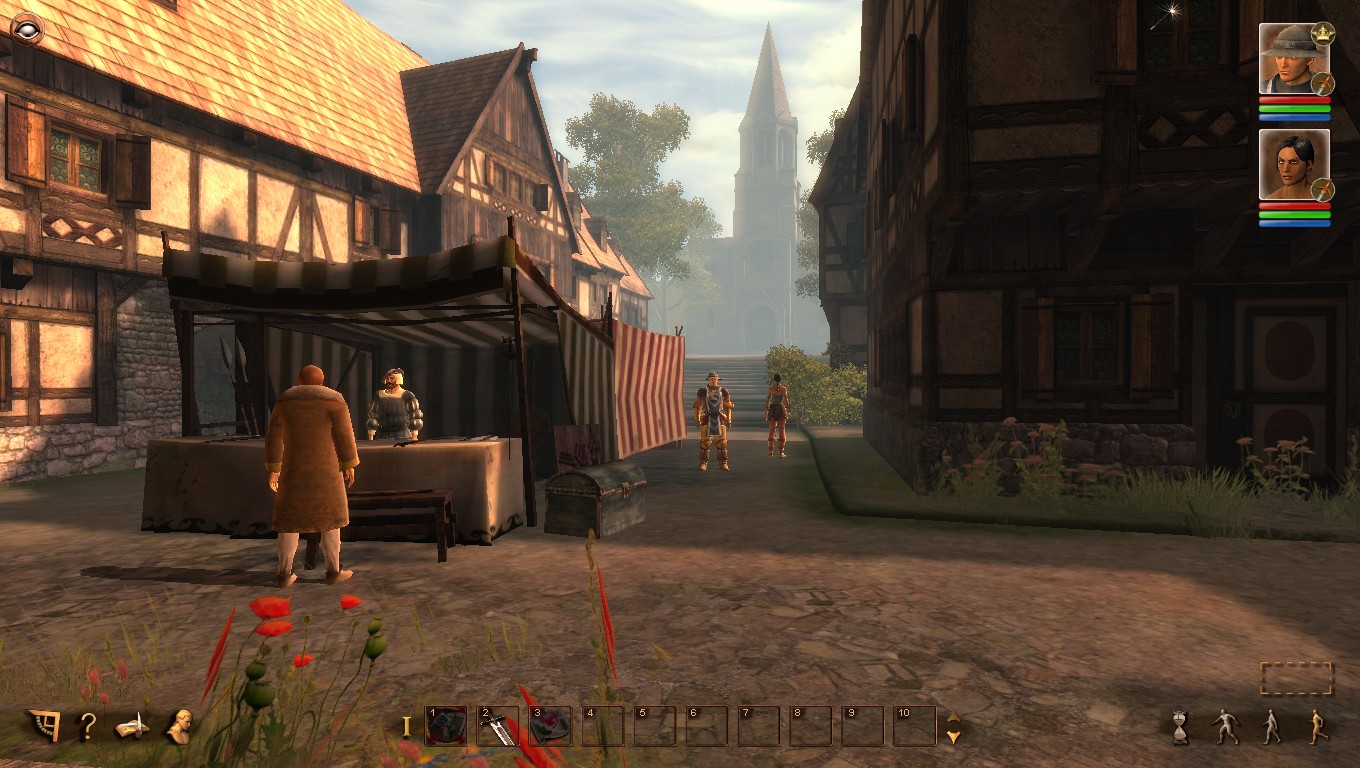The width and height of the screenshot is (1360, 768).
Task: Click the down arrow beside the hotbar
Action: coord(953,737)
